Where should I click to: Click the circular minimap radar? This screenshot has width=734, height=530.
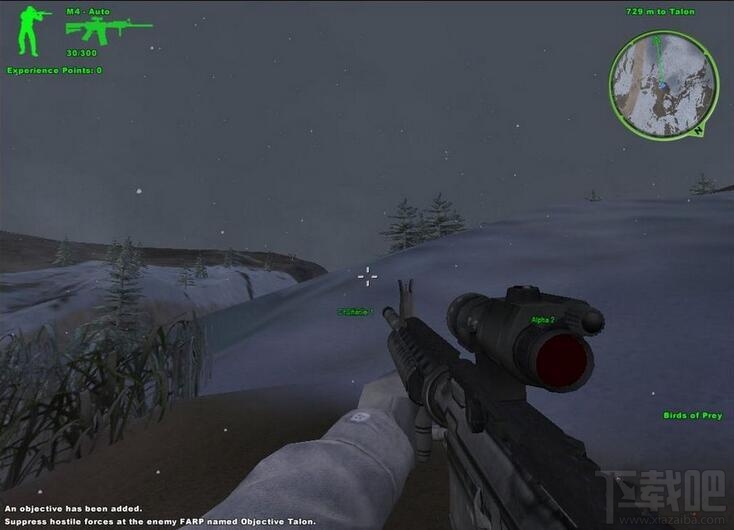click(664, 83)
